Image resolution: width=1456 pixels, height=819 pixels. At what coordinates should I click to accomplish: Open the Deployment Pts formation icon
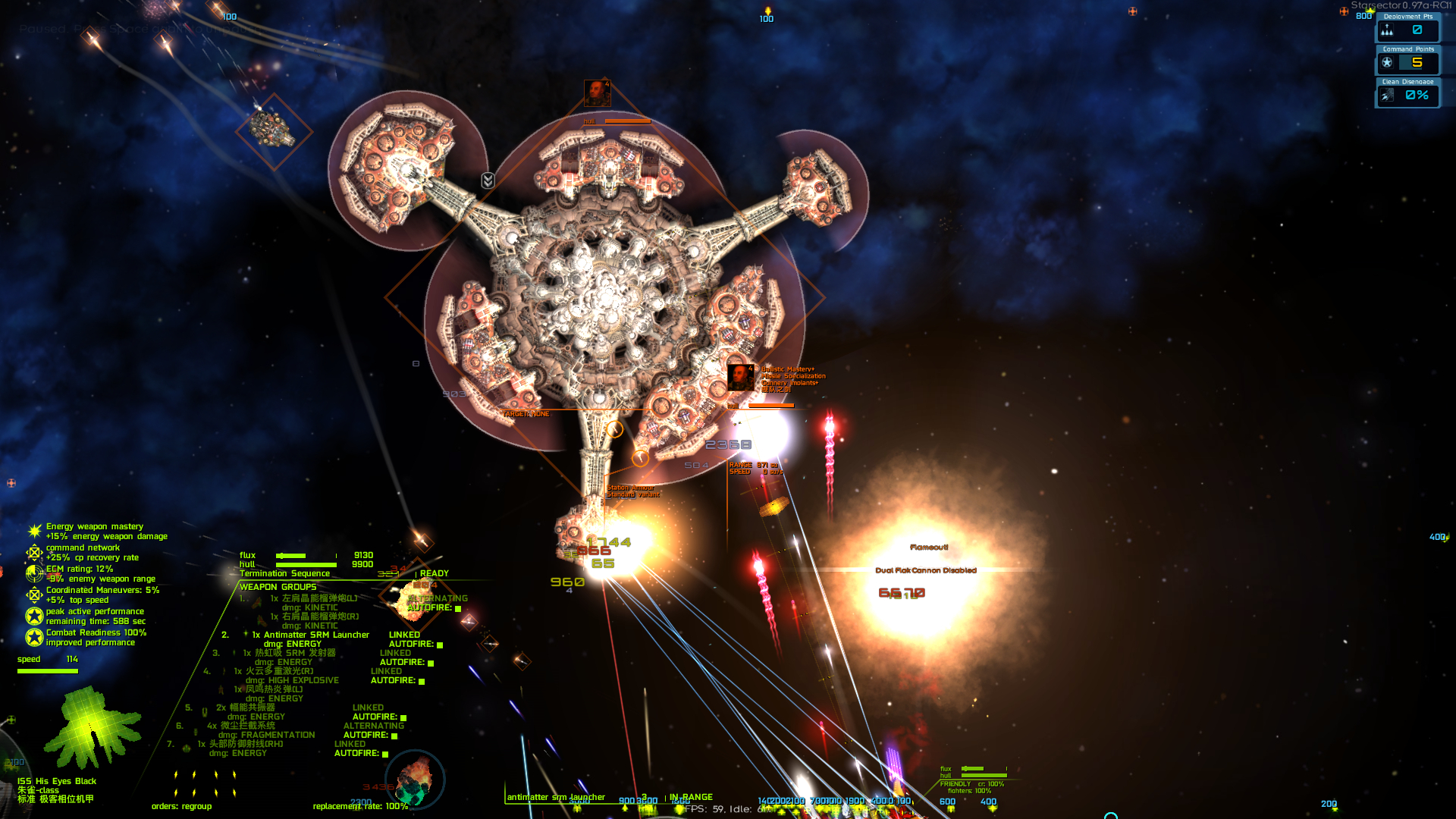pyautogui.click(x=1387, y=30)
